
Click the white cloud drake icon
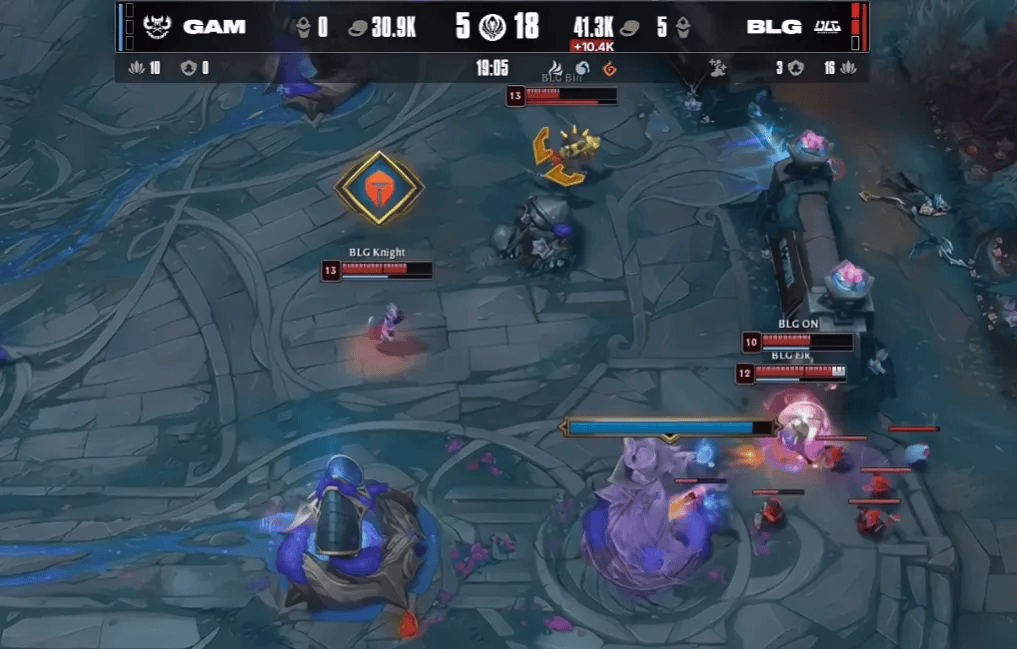[x=558, y=68]
